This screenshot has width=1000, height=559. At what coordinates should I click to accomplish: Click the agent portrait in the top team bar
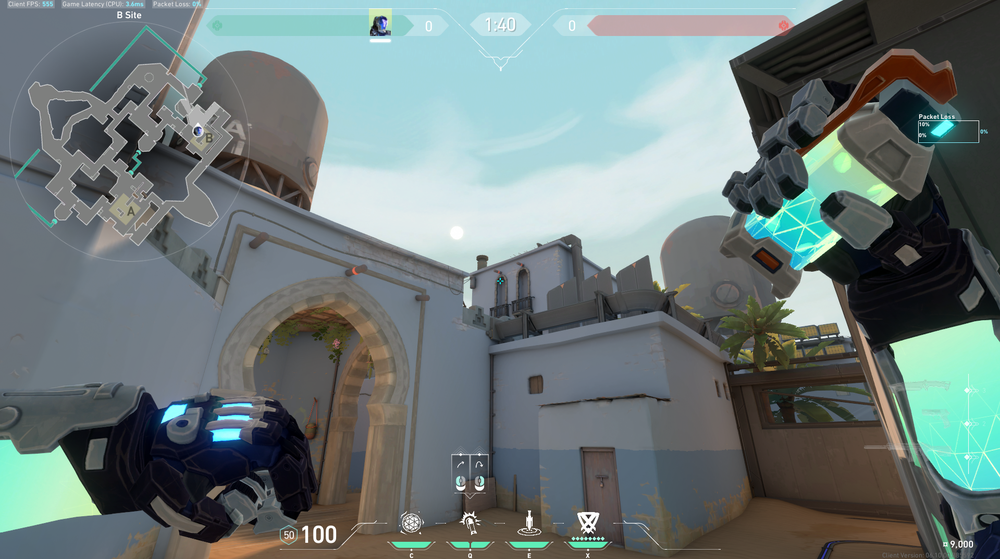[380, 24]
